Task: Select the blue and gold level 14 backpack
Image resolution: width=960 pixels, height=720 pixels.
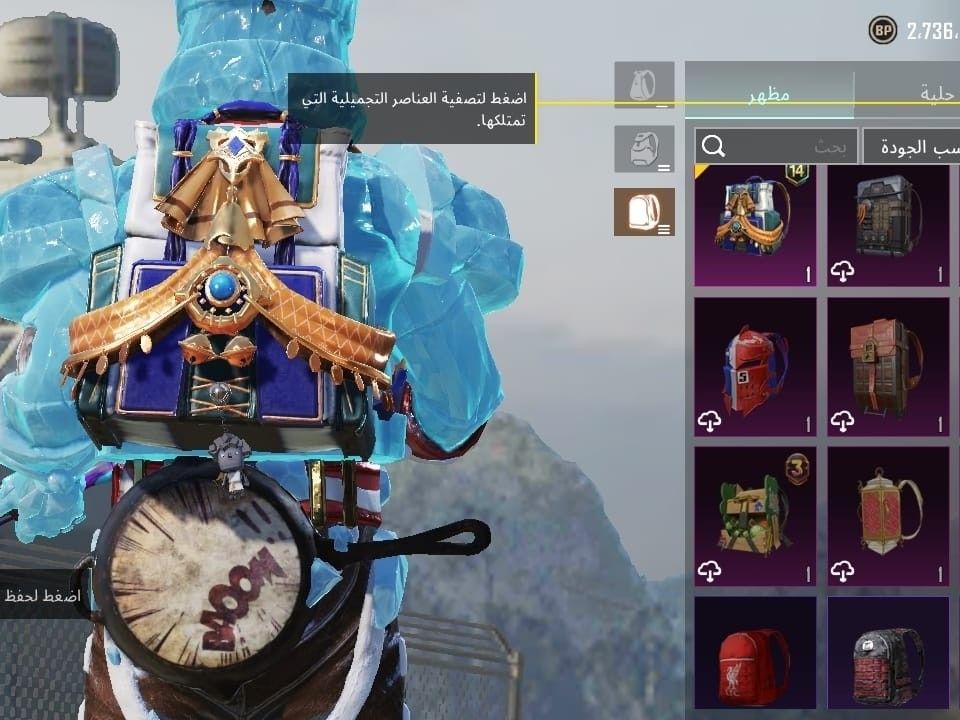Action: tap(754, 225)
